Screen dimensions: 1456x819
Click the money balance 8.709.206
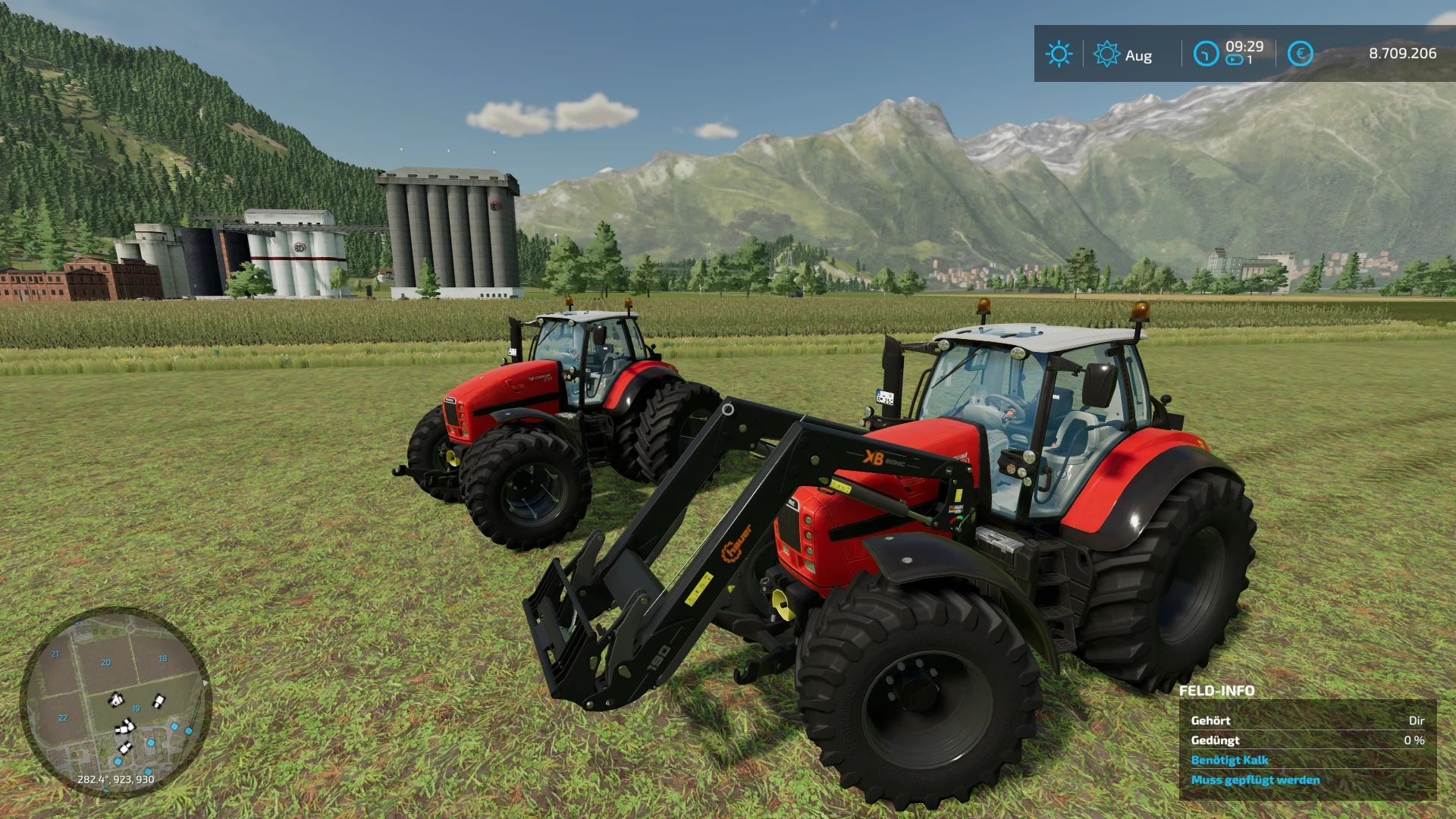(1402, 54)
